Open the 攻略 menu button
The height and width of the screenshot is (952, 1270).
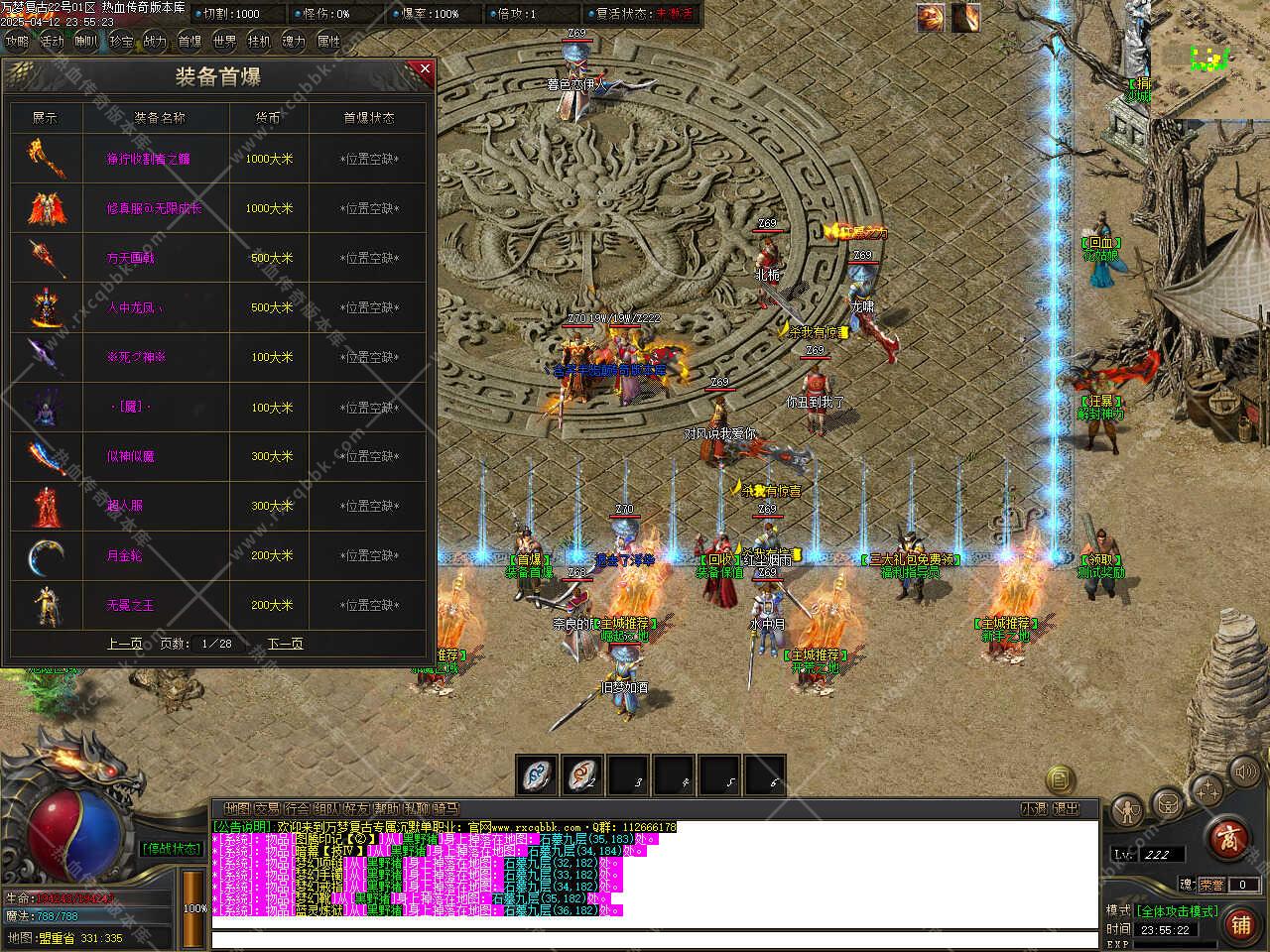[x=17, y=42]
